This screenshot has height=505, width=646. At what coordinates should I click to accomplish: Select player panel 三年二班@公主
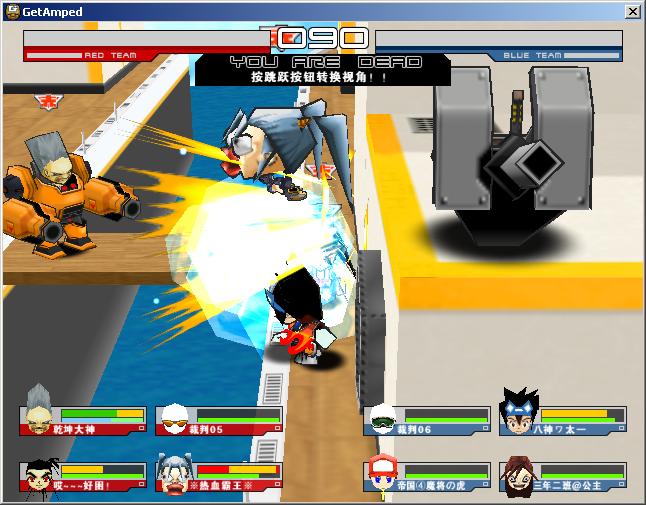coord(563,476)
